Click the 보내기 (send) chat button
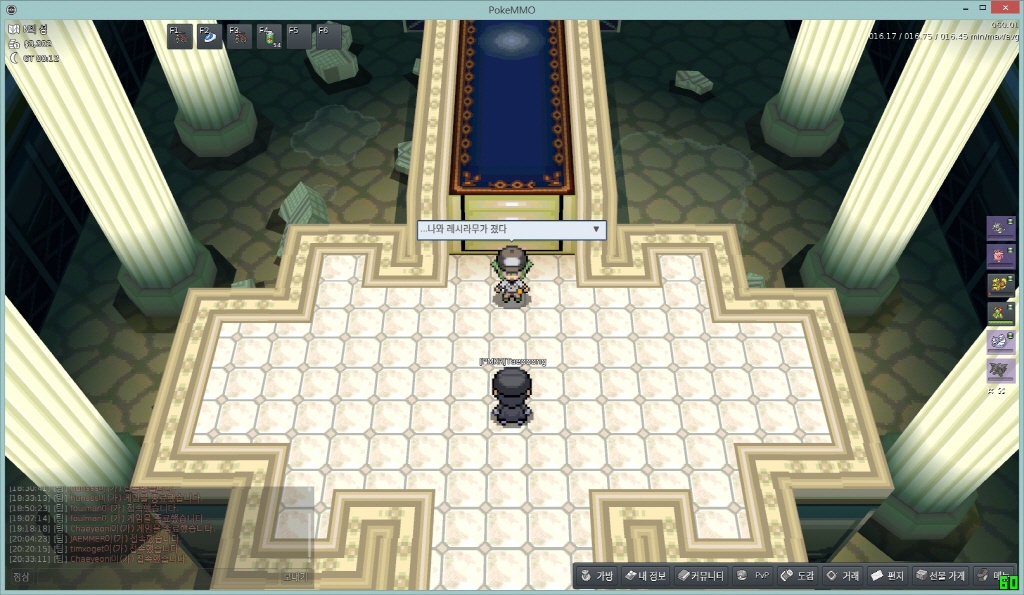This screenshot has width=1024, height=595. [295, 577]
